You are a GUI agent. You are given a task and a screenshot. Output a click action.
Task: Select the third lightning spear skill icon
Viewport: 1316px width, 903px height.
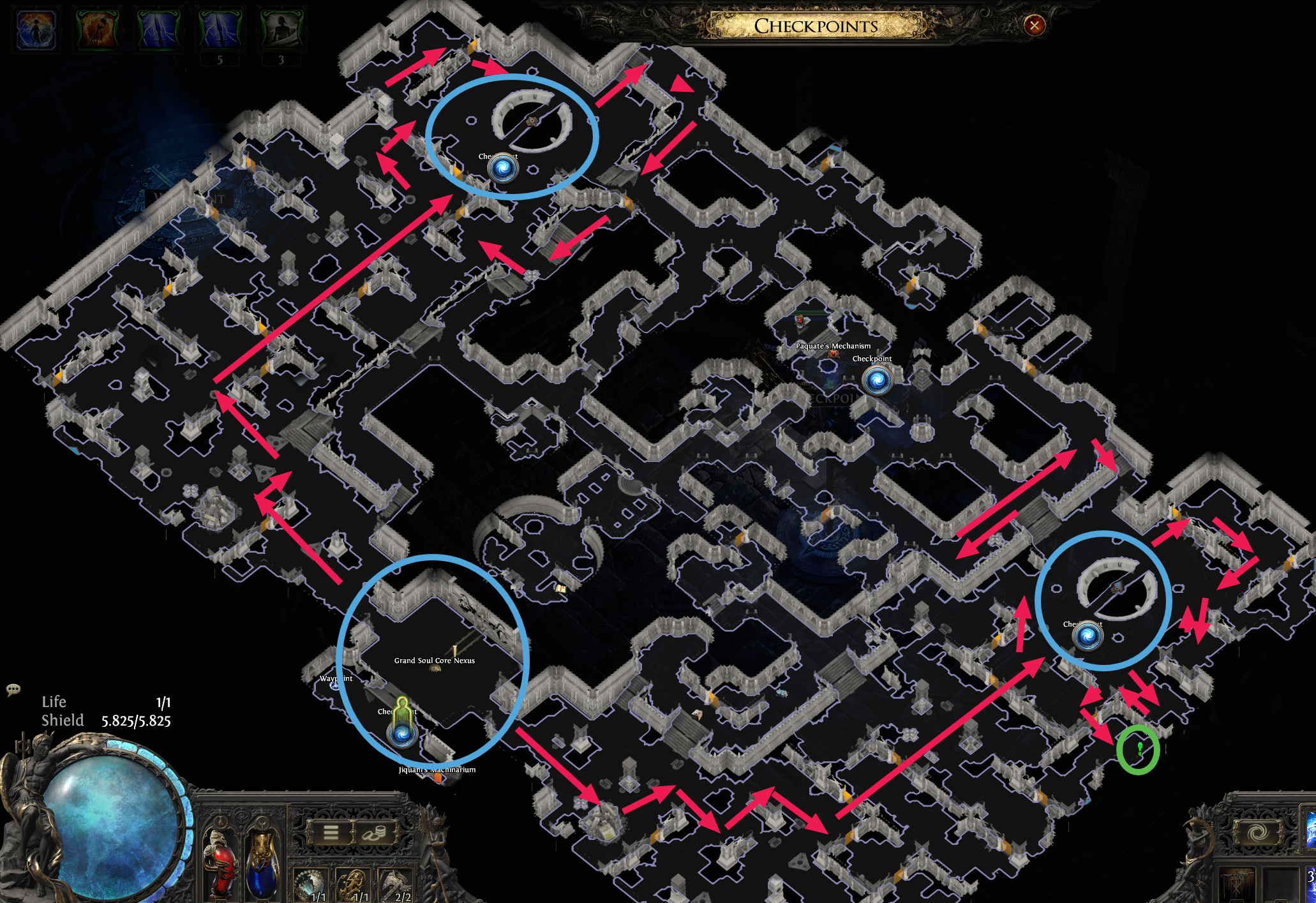click(x=158, y=28)
